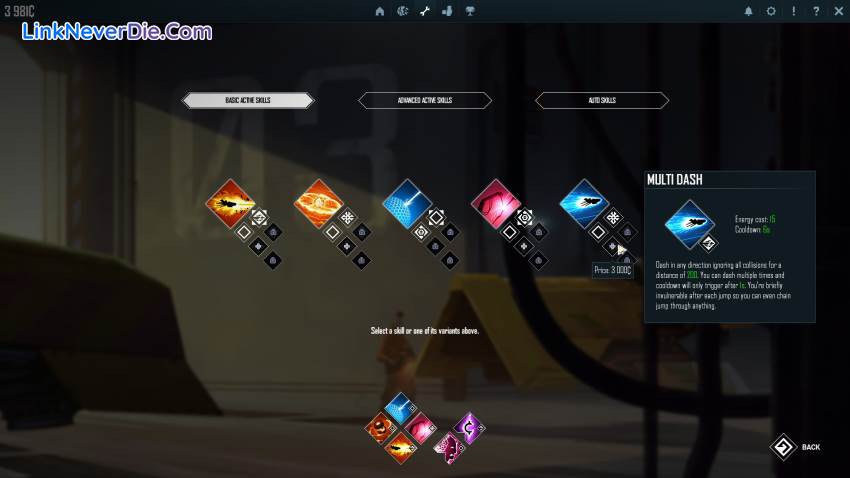Select the equipped purple cycle-arrow skill
The image size is (850, 478).
click(x=467, y=427)
